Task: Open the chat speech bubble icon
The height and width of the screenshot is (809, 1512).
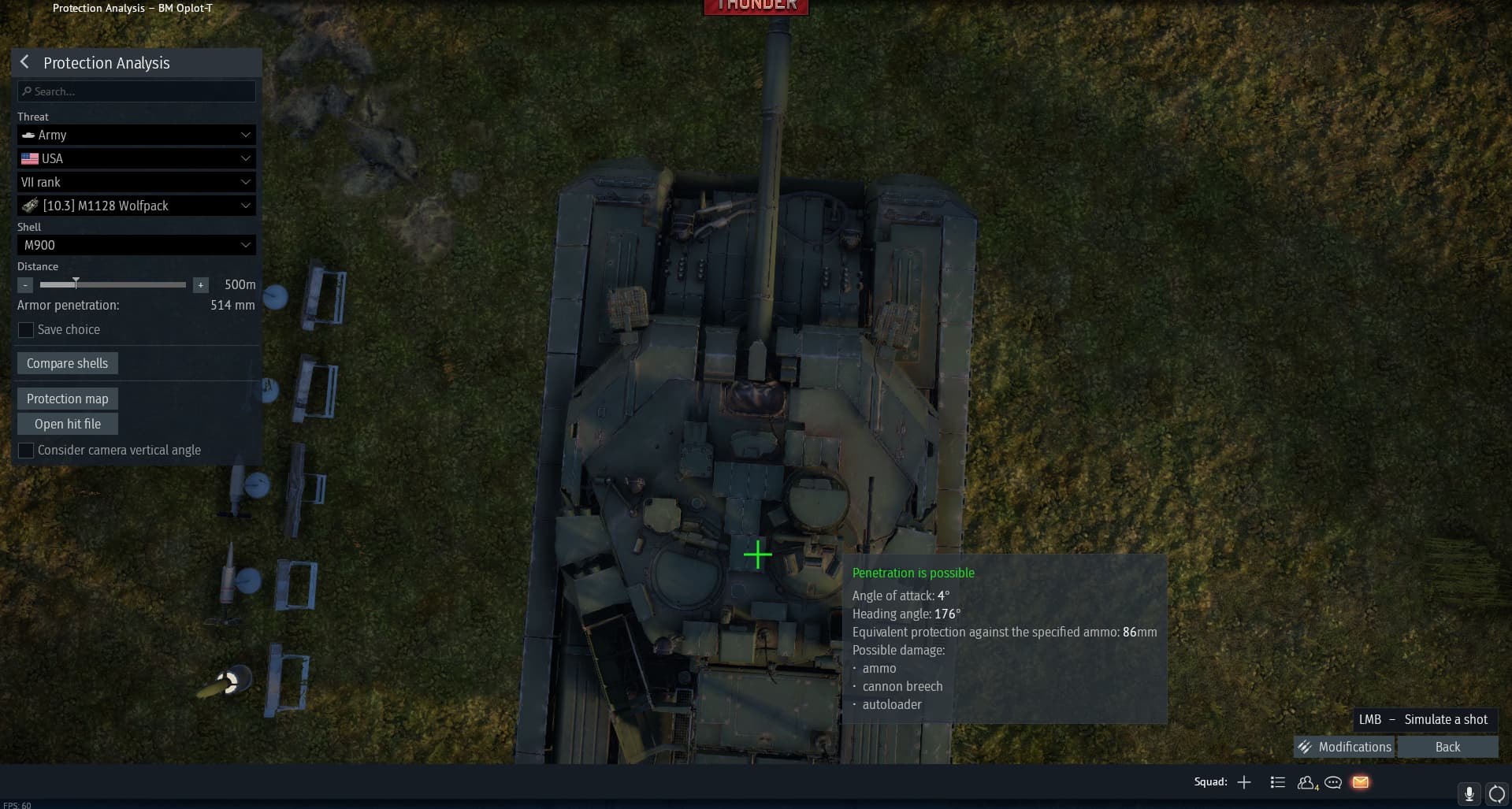Action: (x=1333, y=782)
